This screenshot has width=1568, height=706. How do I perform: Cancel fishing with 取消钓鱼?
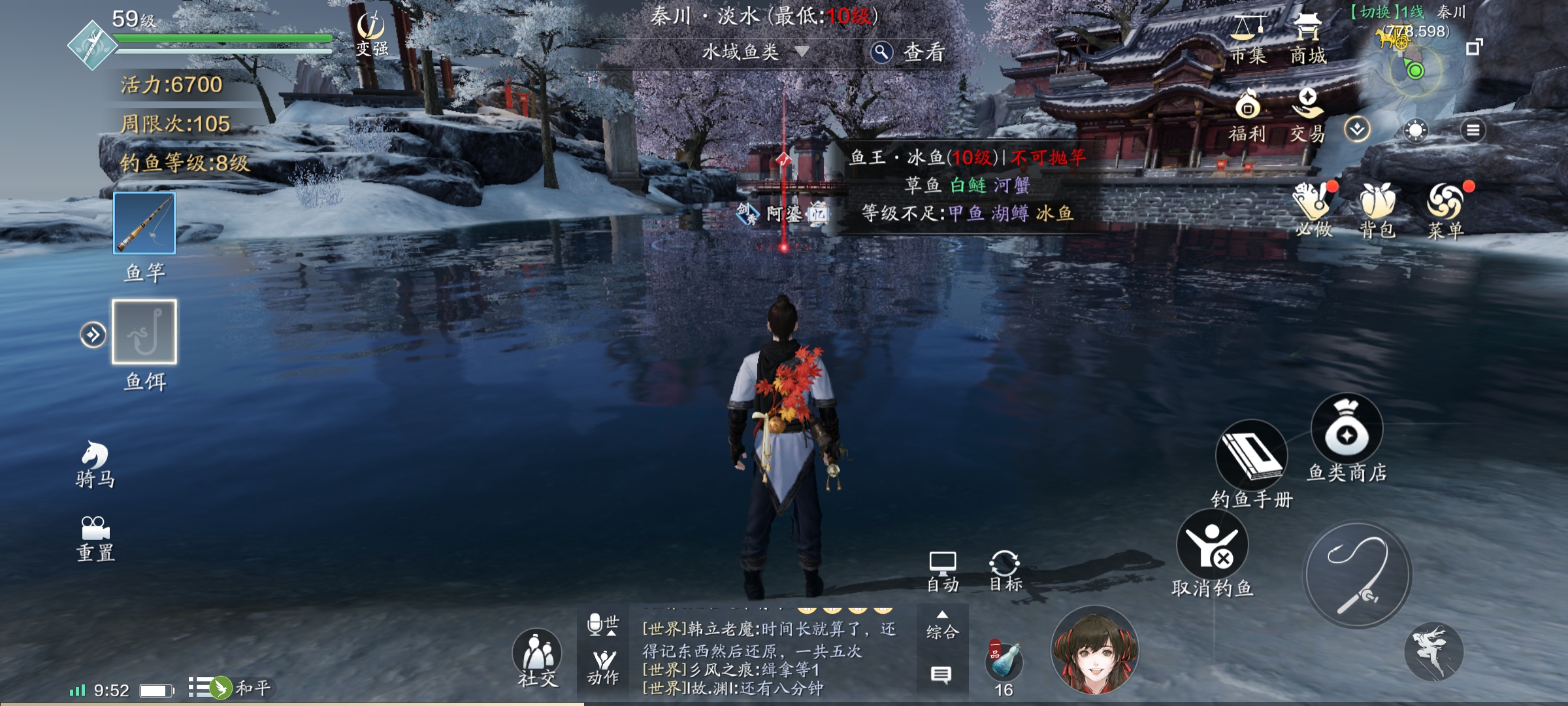pyautogui.click(x=1212, y=552)
